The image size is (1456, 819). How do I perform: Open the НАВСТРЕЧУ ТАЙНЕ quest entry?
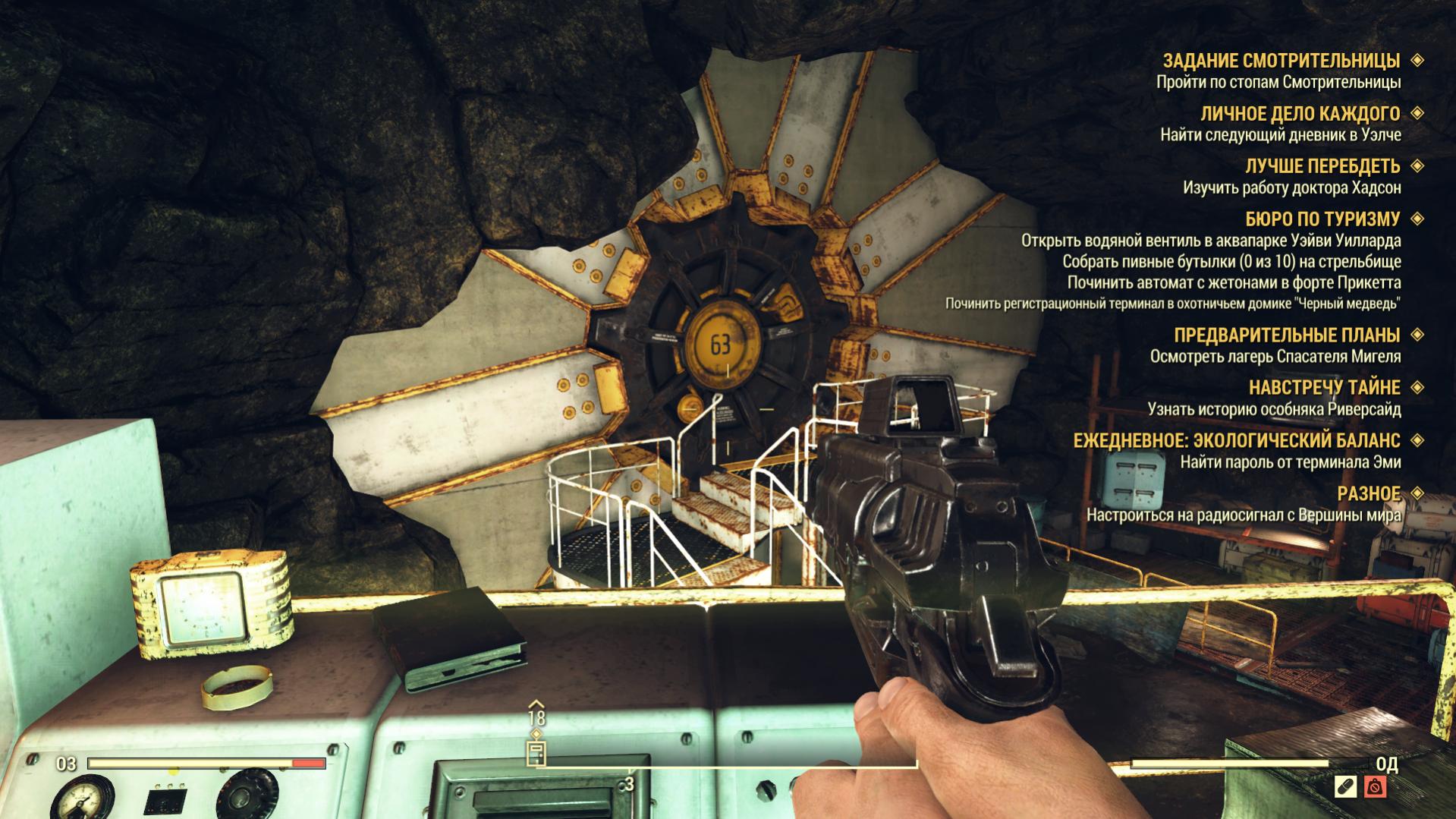click(1324, 388)
